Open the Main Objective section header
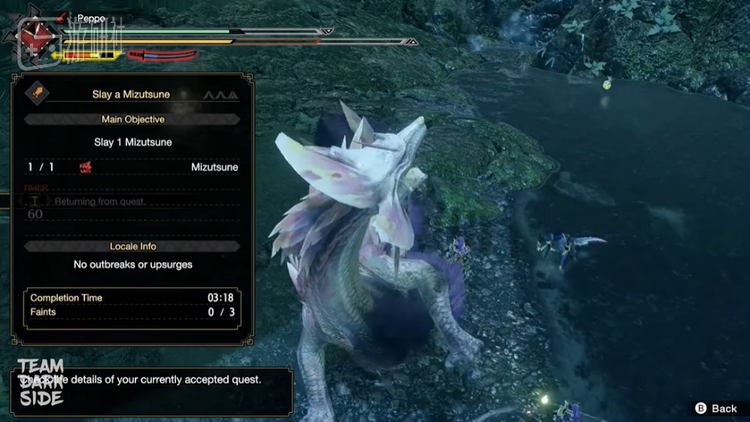 tap(133, 120)
